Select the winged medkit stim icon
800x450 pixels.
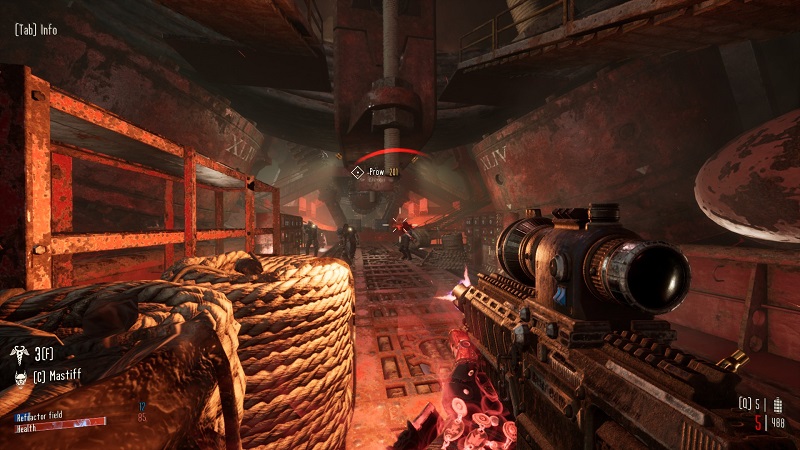point(21,354)
